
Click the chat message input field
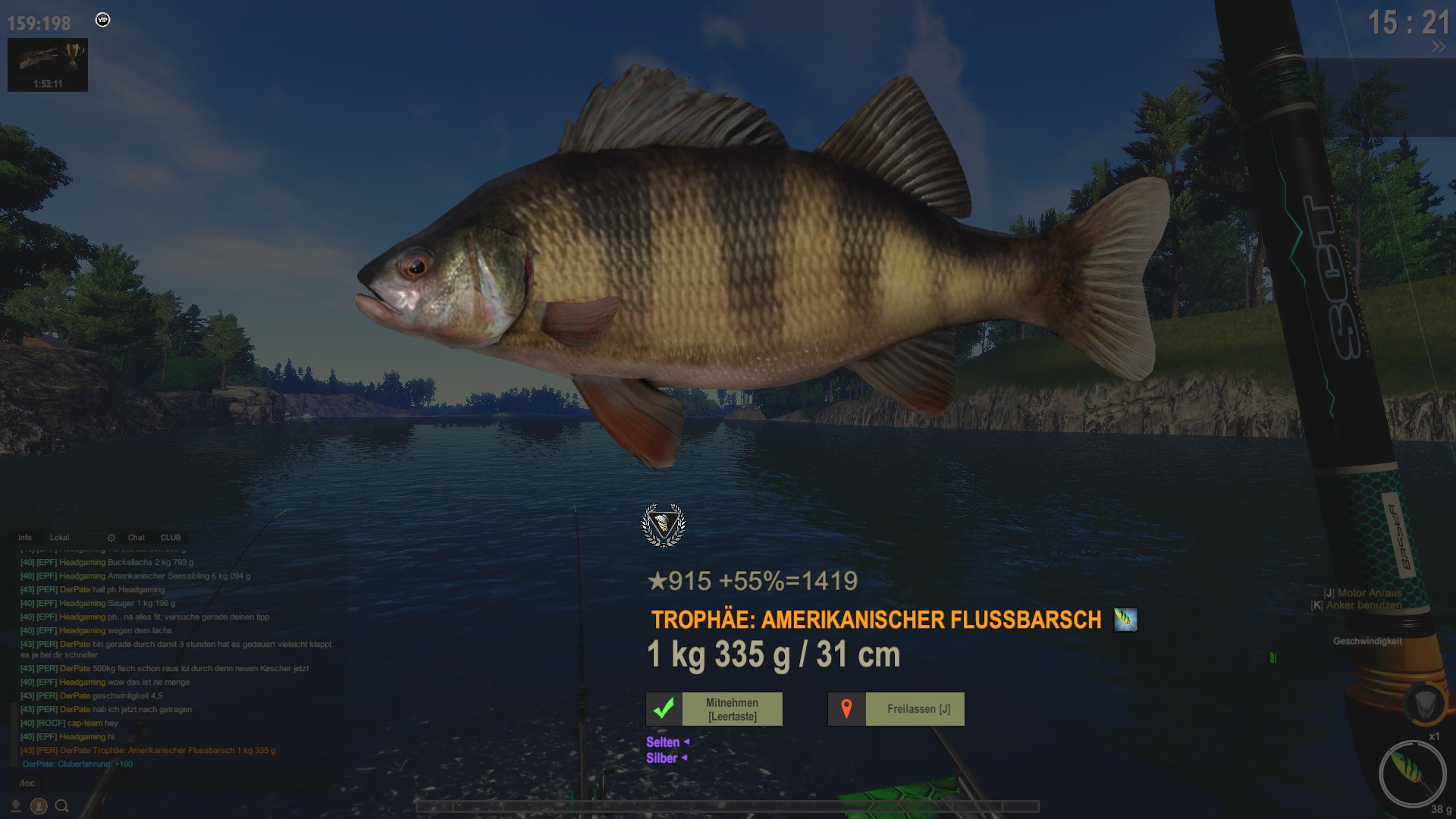[174, 783]
